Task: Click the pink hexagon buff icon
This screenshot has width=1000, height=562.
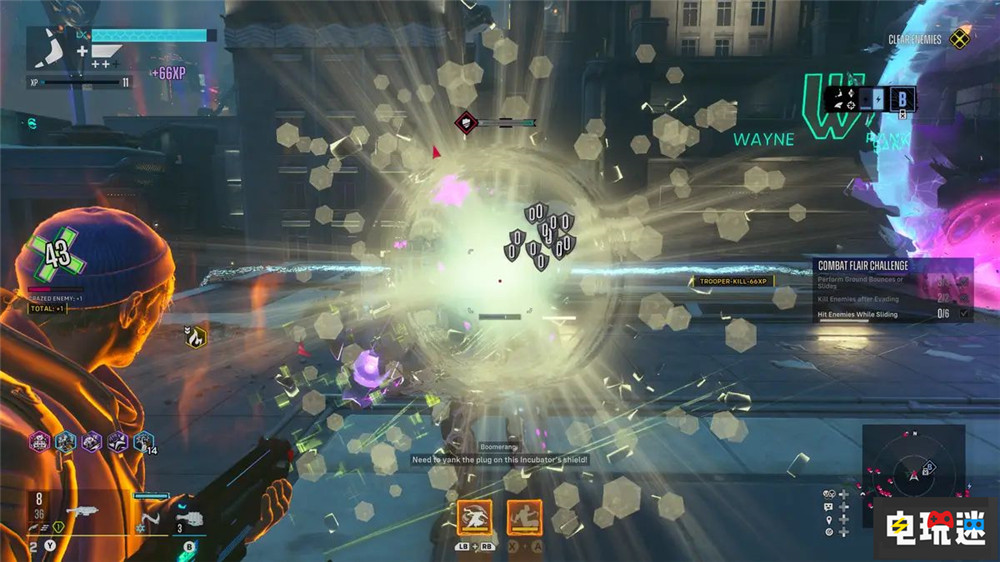Action: [x=39, y=441]
